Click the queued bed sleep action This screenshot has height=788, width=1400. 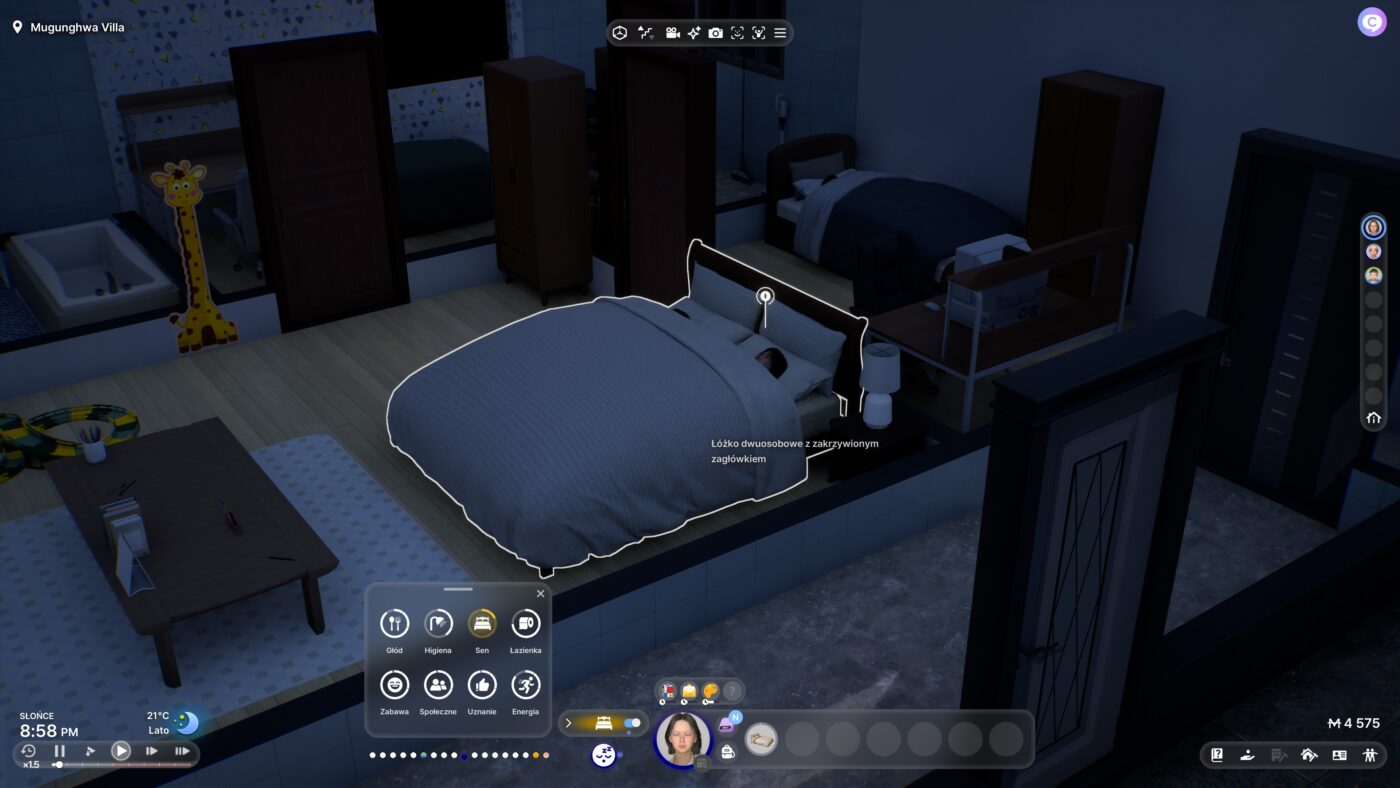pyautogui.click(x=761, y=739)
